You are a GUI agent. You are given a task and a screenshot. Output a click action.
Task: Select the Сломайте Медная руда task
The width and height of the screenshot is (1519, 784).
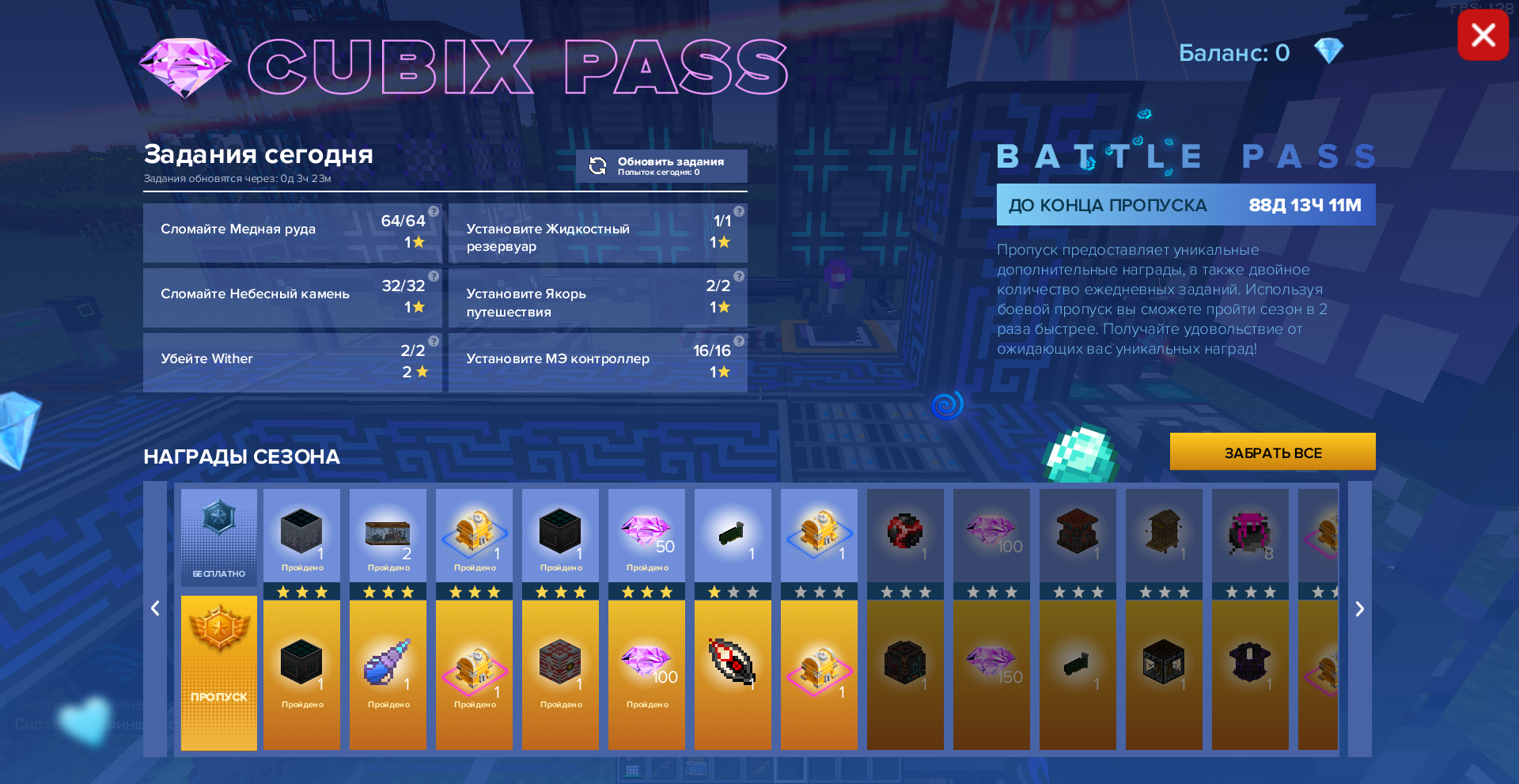(292, 233)
